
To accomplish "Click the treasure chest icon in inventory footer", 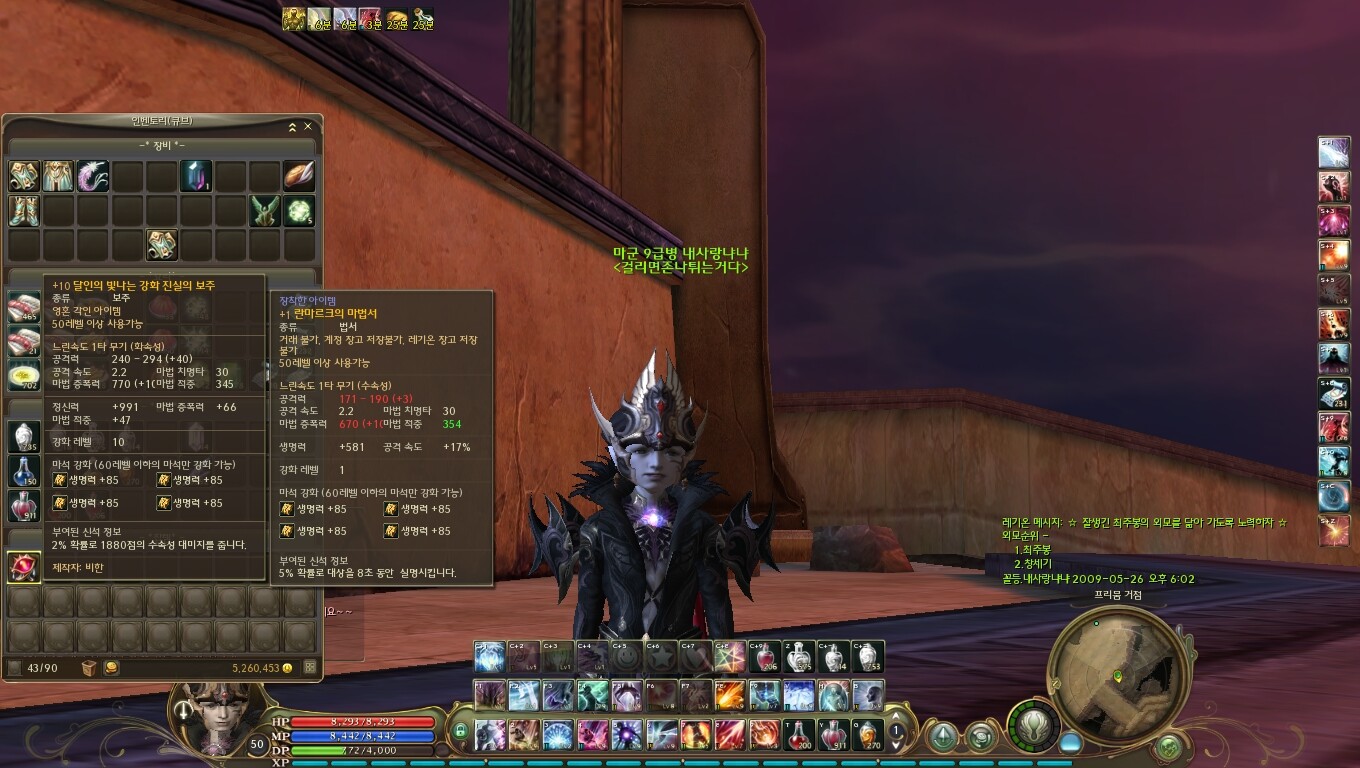I will (x=90, y=667).
